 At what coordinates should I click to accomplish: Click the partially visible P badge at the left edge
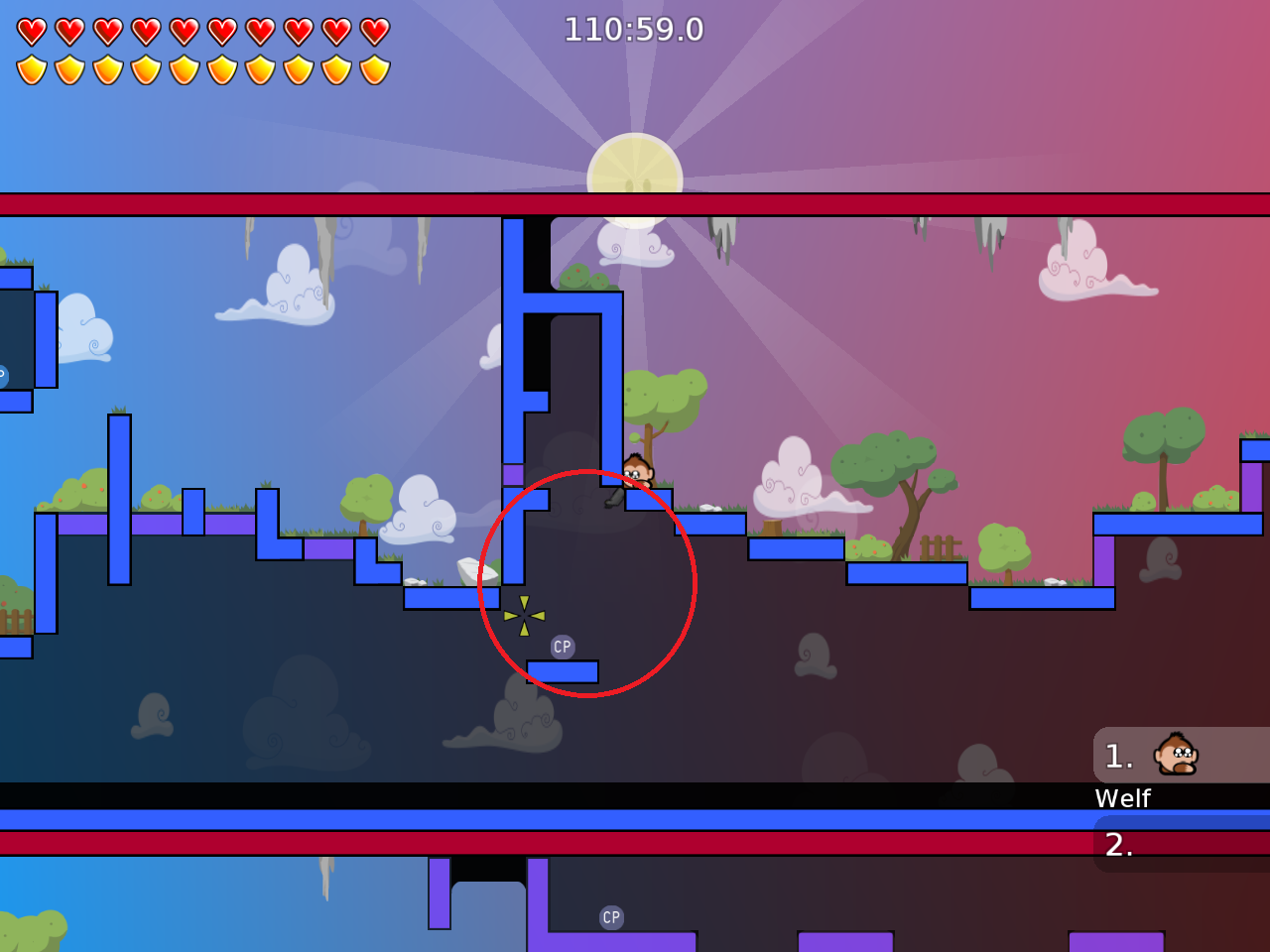4,375
